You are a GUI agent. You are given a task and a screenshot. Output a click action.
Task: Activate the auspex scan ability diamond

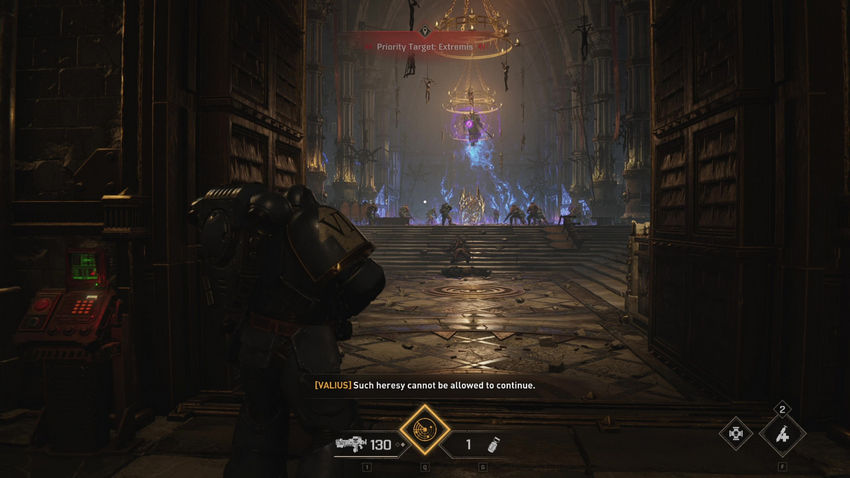click(425, 431)
